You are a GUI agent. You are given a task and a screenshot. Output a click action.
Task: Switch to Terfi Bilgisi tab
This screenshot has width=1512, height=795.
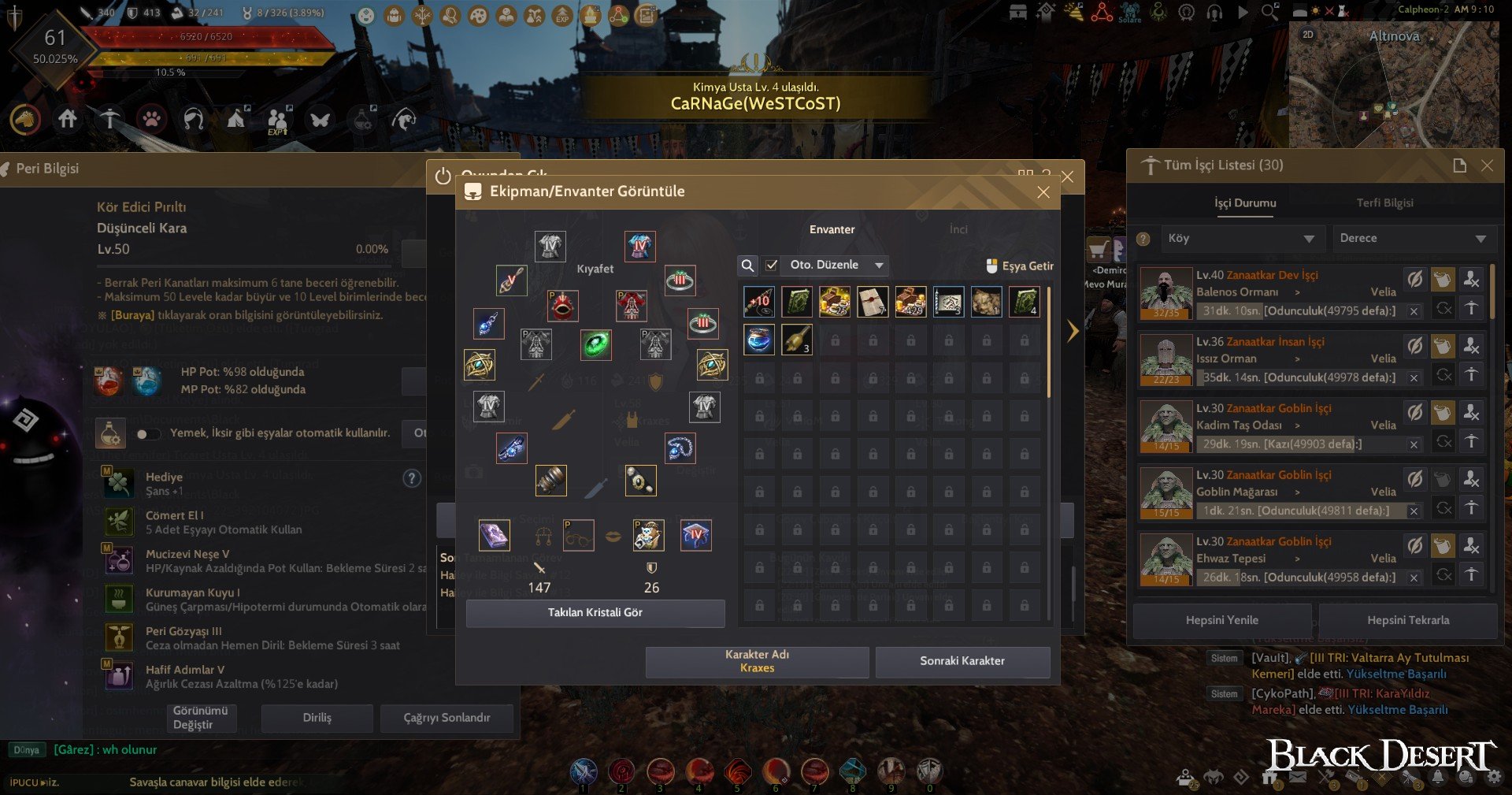coord(1384,203)
